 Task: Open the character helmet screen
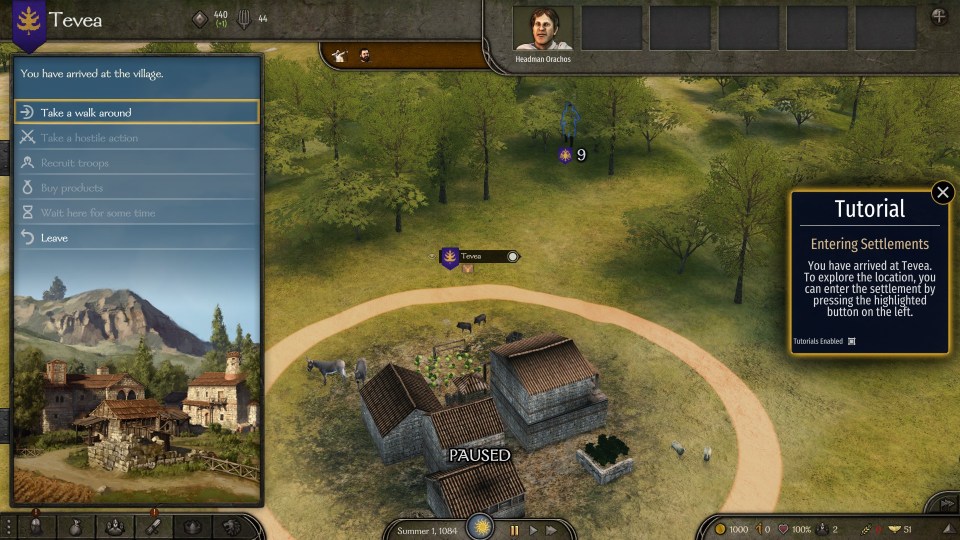pos(36,527)
